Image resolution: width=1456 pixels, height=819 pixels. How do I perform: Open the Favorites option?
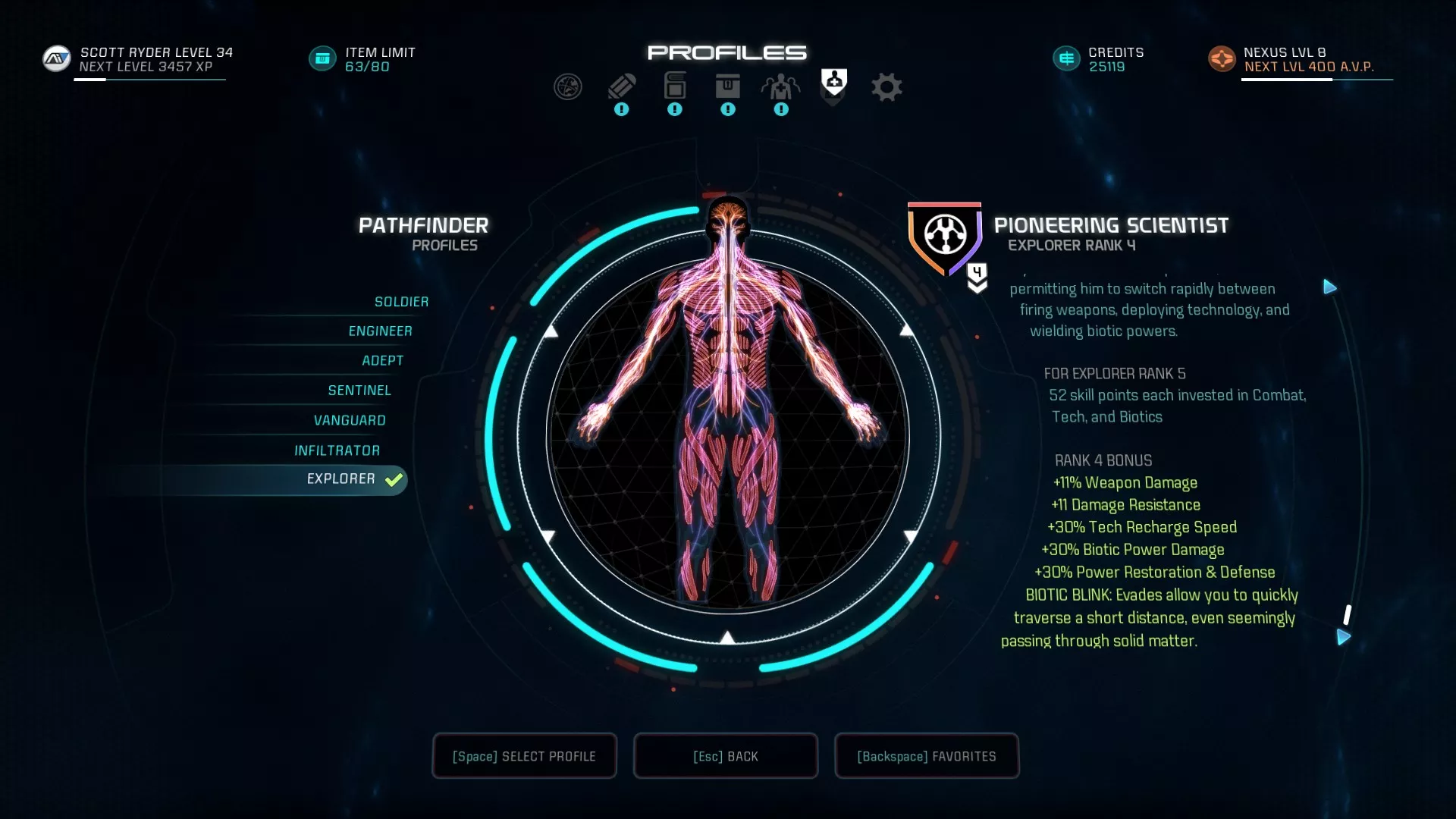[x=926, y=756]
